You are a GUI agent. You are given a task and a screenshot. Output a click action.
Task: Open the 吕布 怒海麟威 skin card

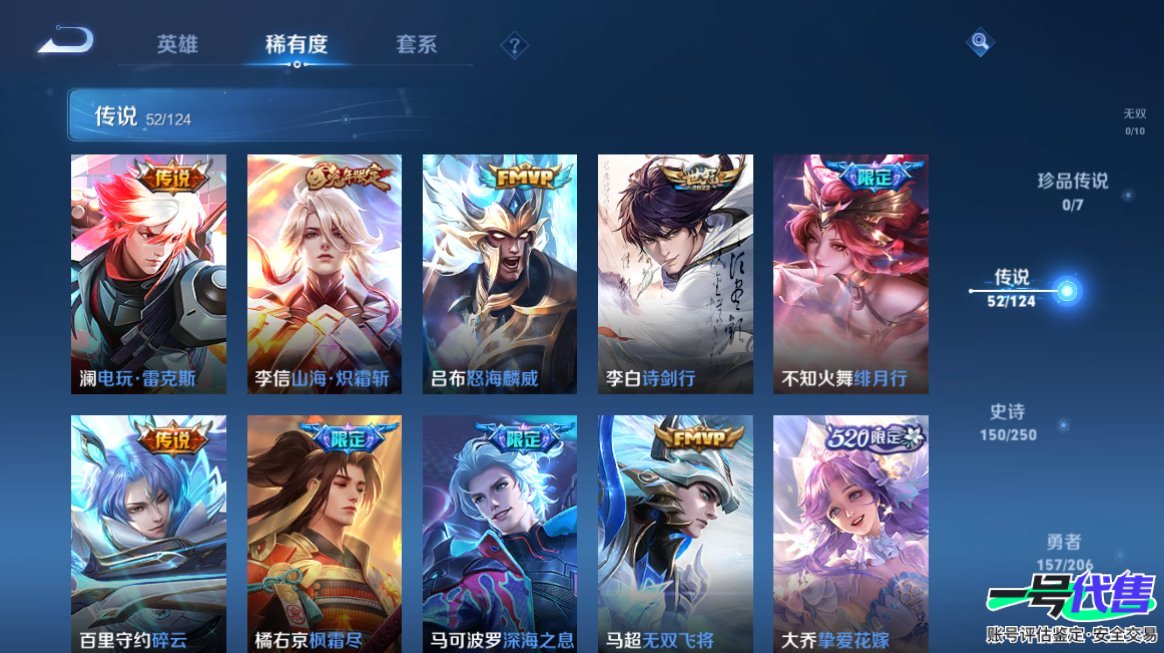pos(499,273)
